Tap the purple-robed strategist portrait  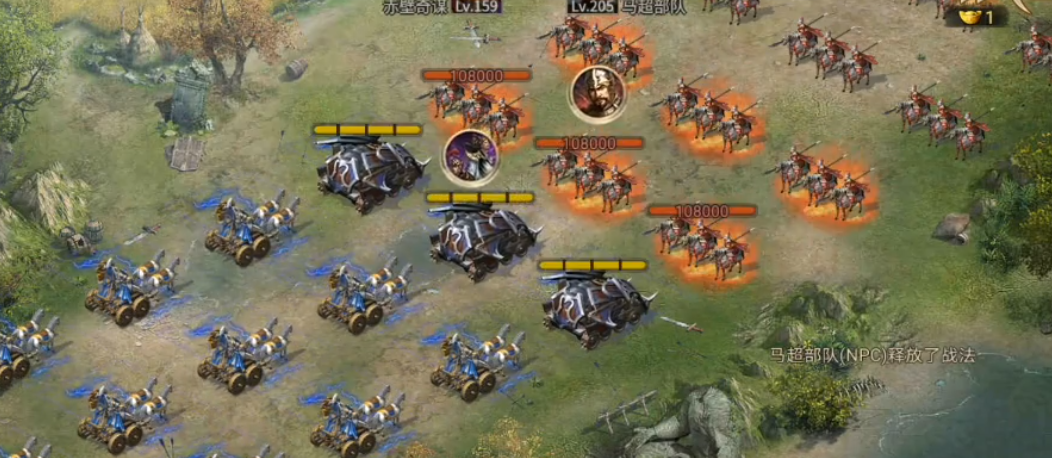pyautogui.click(x=471, y=156)
